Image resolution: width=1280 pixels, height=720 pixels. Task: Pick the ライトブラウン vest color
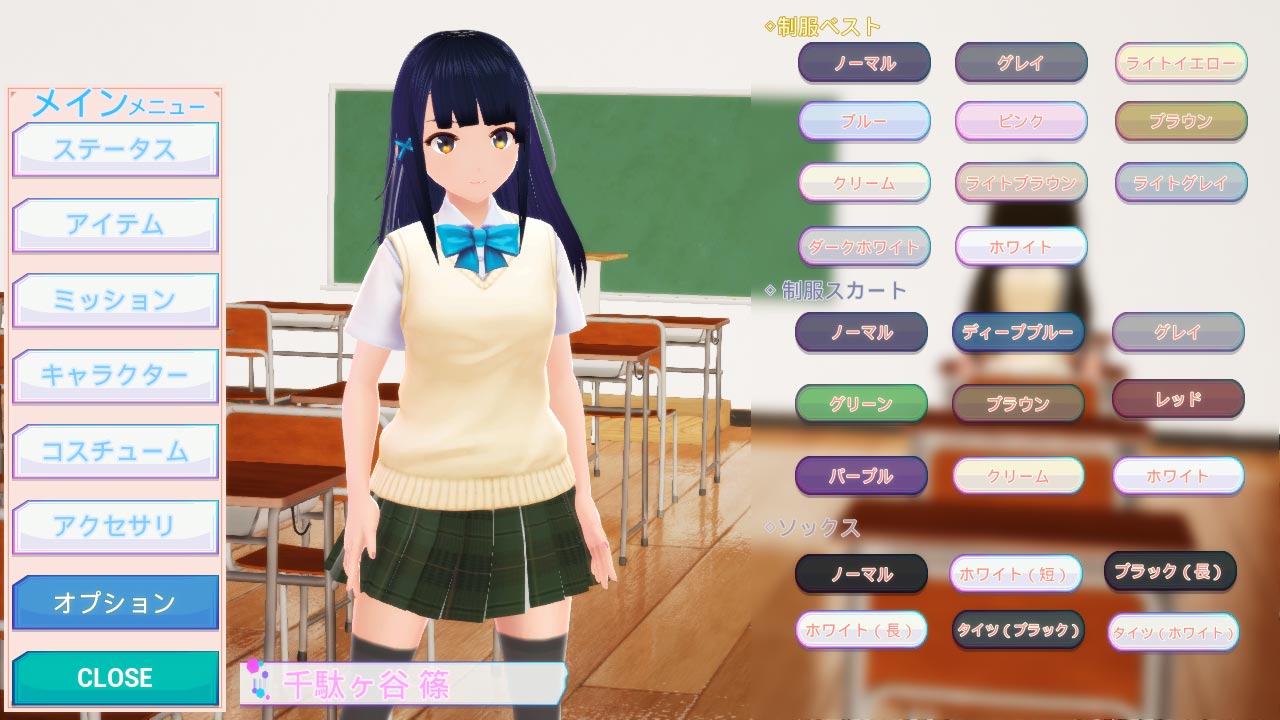[1021, 183]
